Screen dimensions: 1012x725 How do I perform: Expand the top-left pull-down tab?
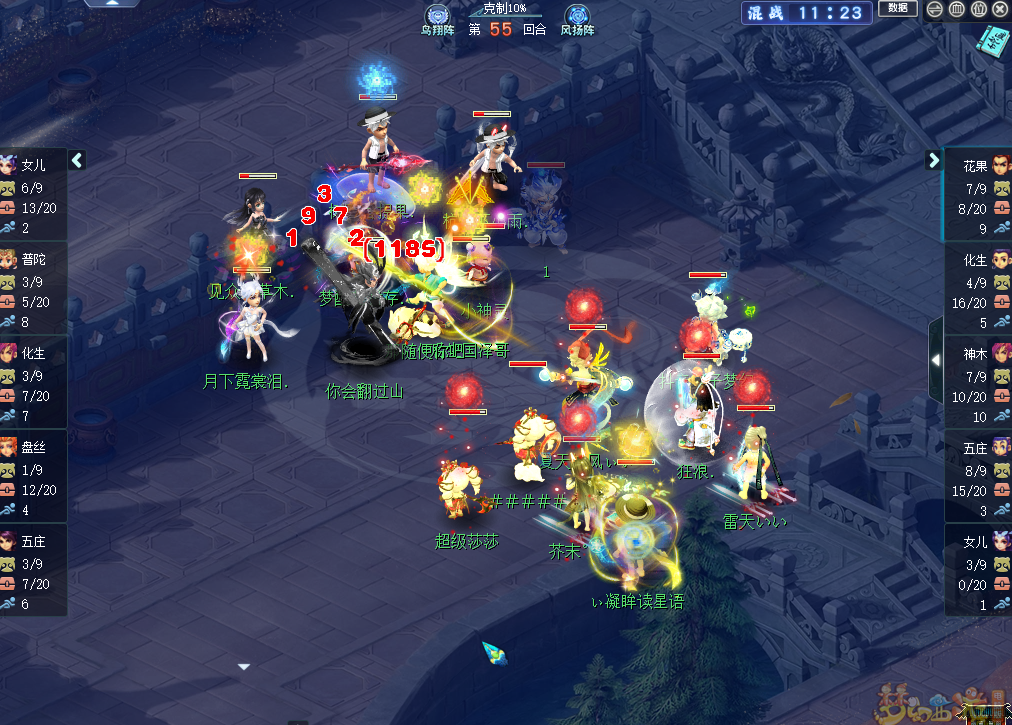coord(111,3)
